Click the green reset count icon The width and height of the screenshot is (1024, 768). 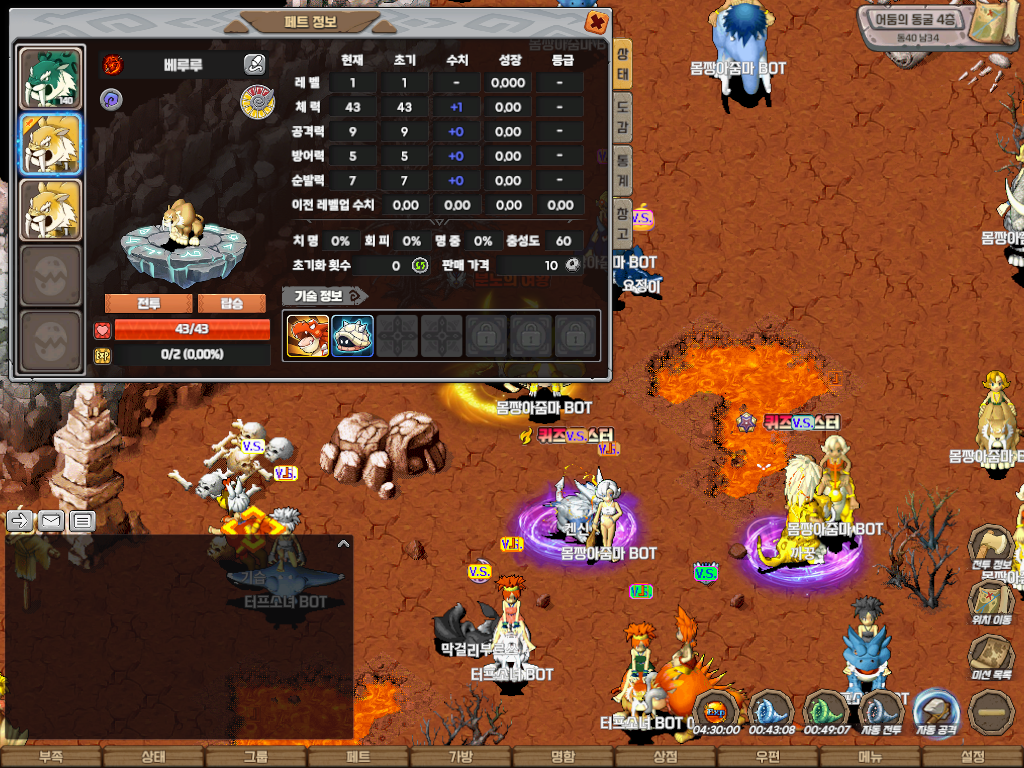tap(420, 265)
